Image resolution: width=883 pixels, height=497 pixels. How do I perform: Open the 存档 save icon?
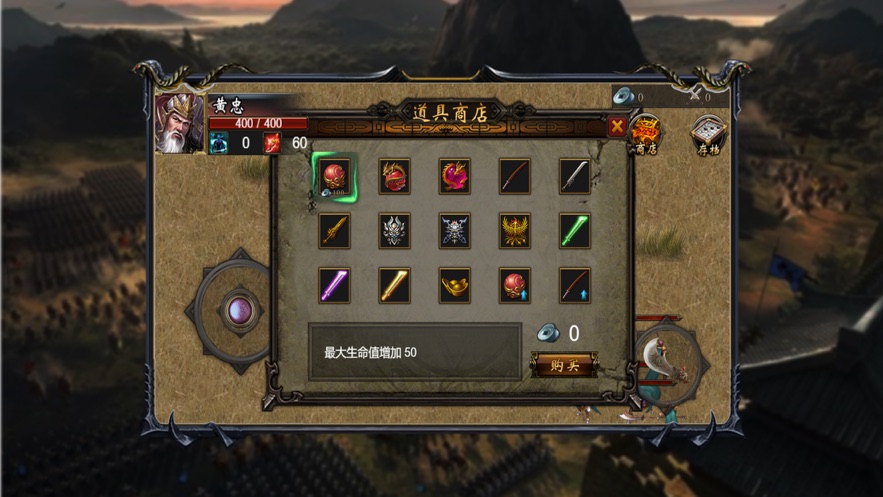pyautogui.click(x=709, y=135)
